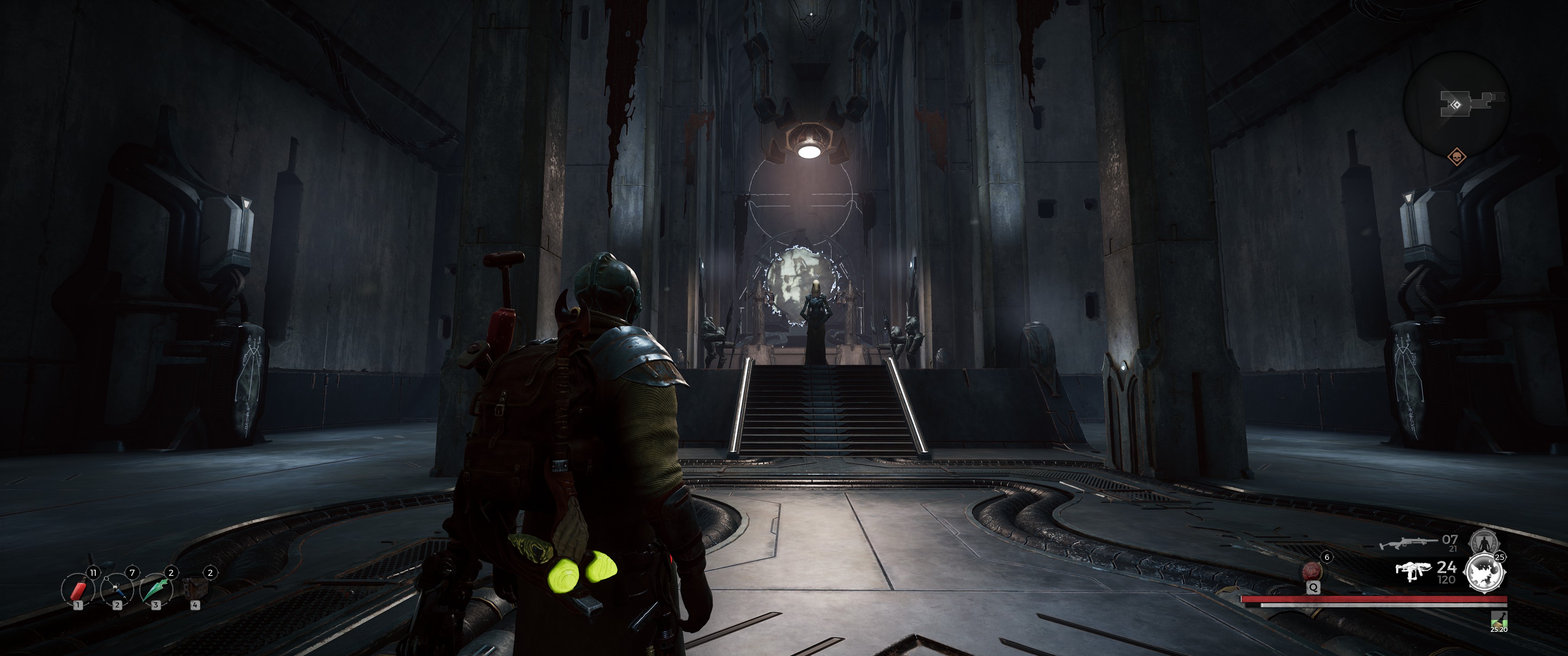Image resolution: width=1568 pixels, height=656 pixels.
Task: Use the green curved shard item
Action: [156, 589]
